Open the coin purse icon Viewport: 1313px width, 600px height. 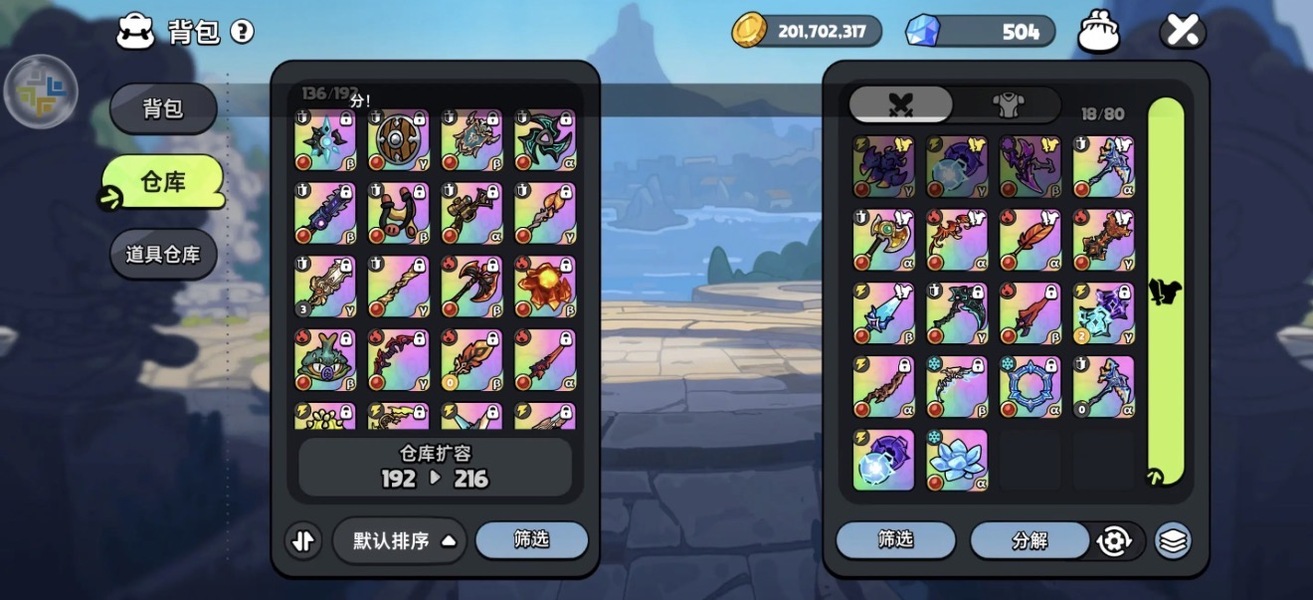pos(1098,33)
